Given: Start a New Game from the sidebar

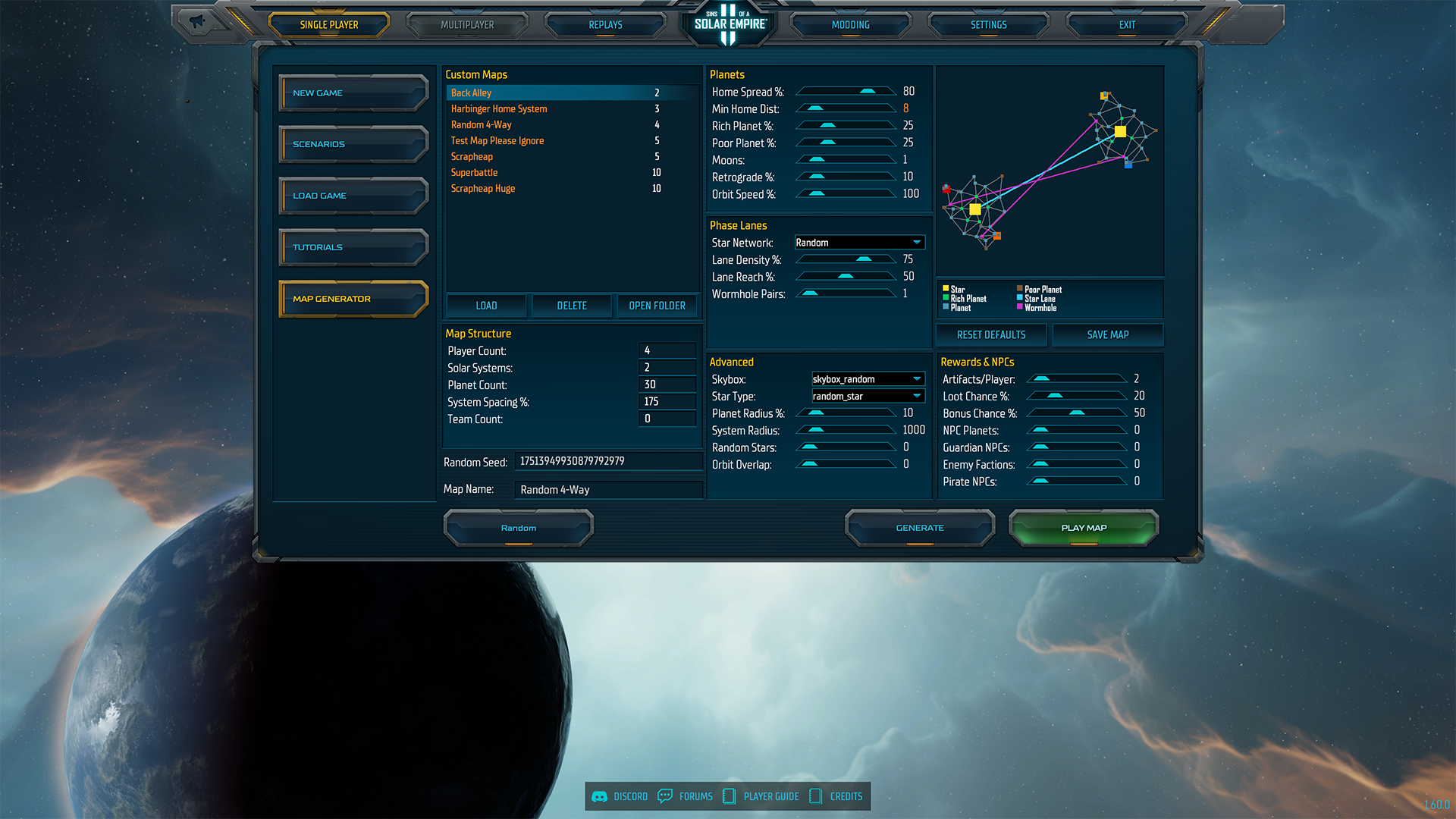Looking at the screenshot, I should (x=353, y=93).
